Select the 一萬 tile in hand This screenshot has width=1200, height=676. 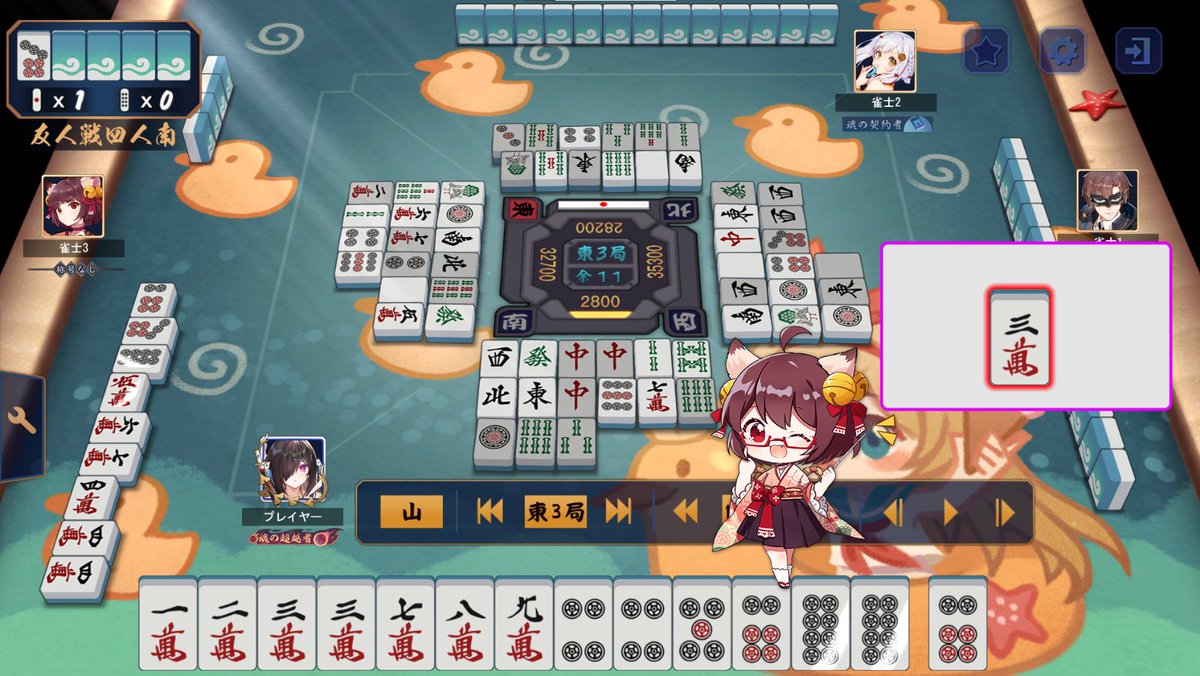168,625
